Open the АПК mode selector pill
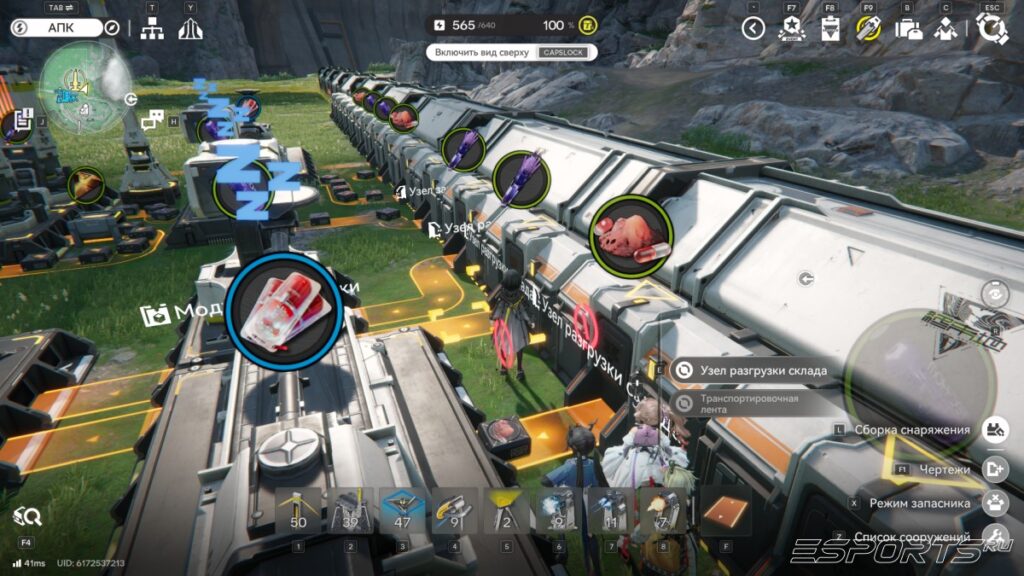 [57, 28]
